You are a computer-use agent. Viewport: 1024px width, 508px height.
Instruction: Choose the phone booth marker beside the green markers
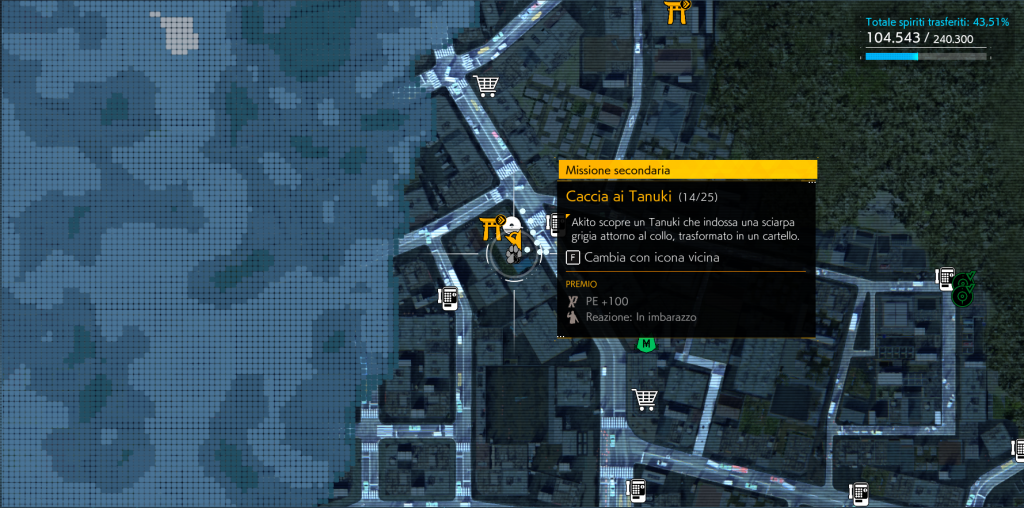click(x=944, y=277)
